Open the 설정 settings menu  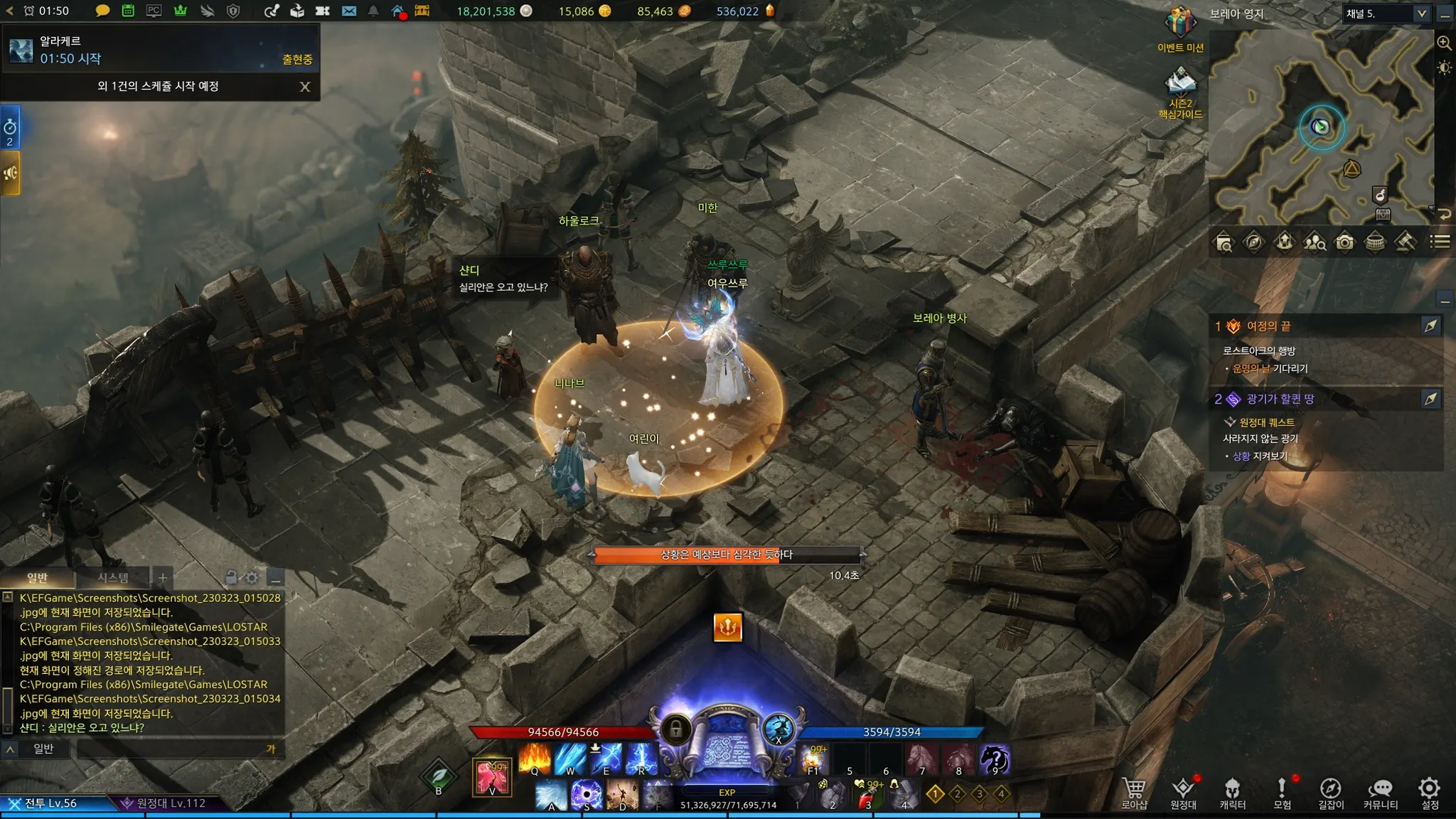(1429, 792)
